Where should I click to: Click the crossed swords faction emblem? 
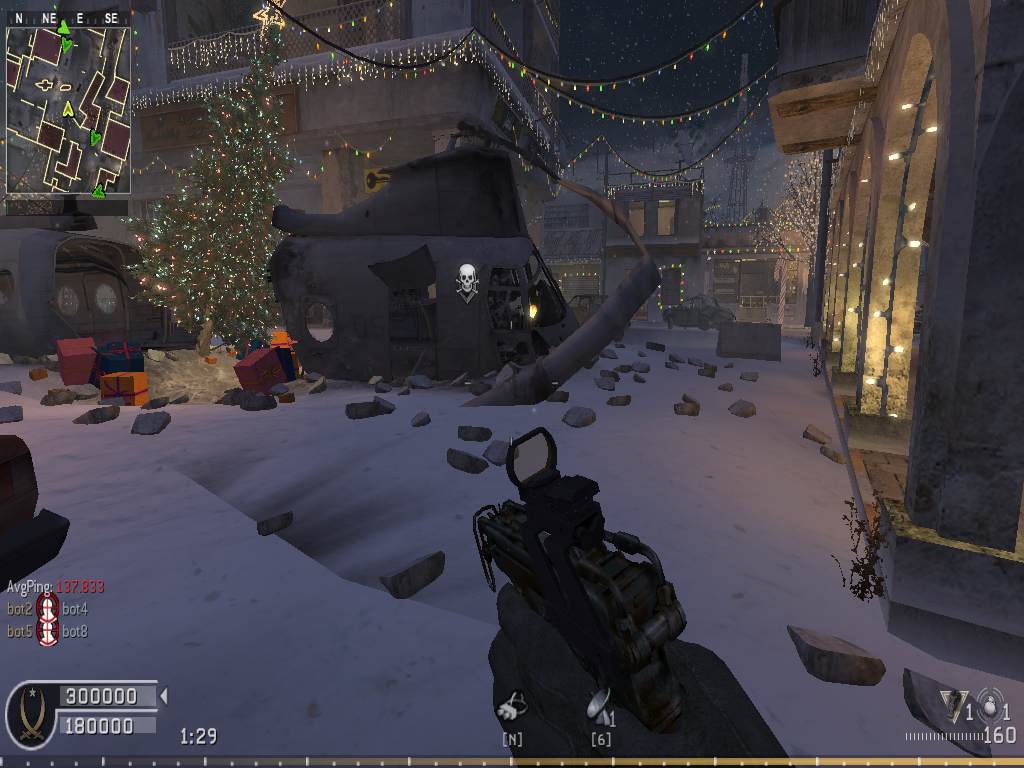[x=31, y=715]
